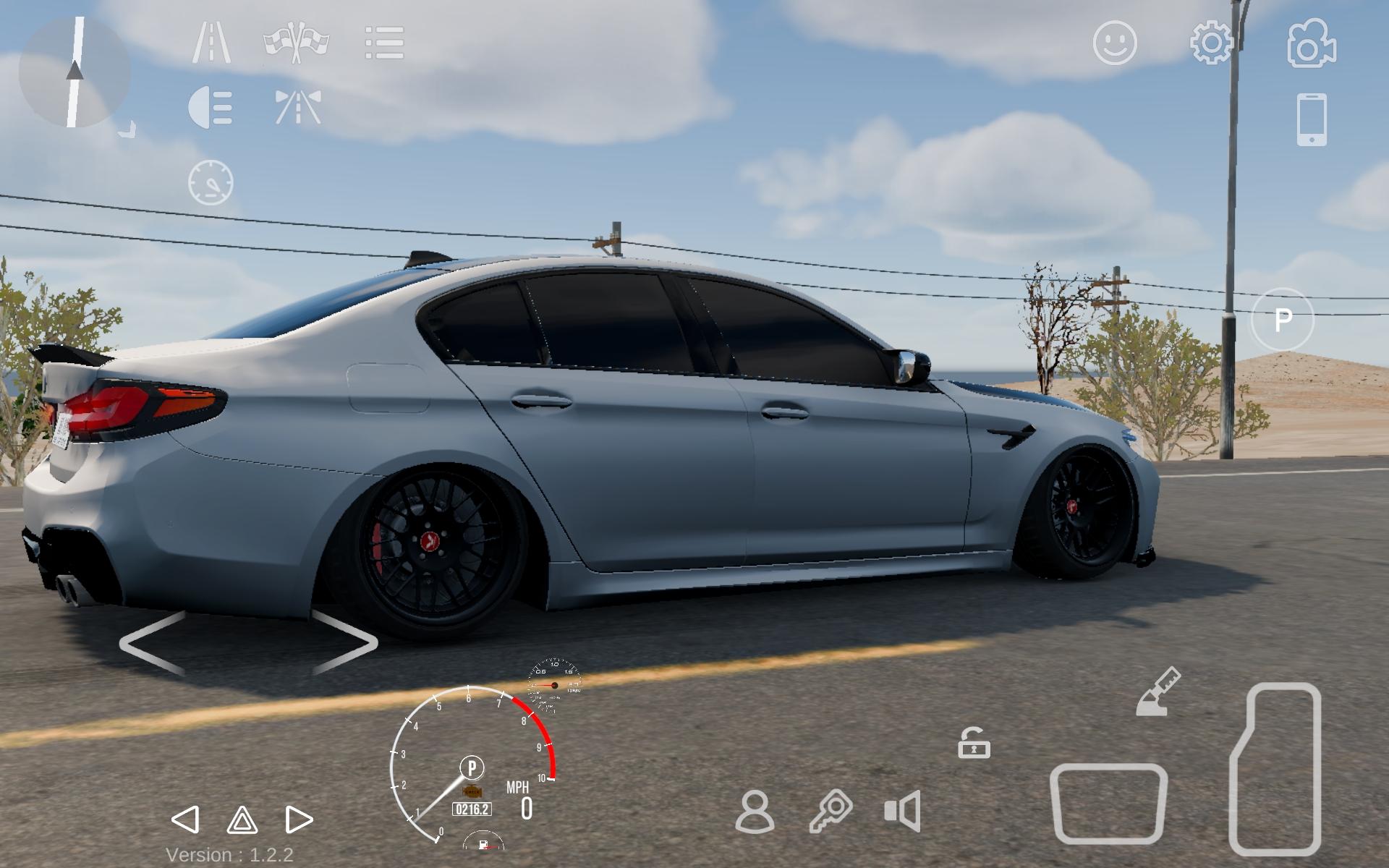Open the crossed checkered flags race menu
This screenshot has height=868, width=1389.
pyautogui.click(x=296, y=43)
